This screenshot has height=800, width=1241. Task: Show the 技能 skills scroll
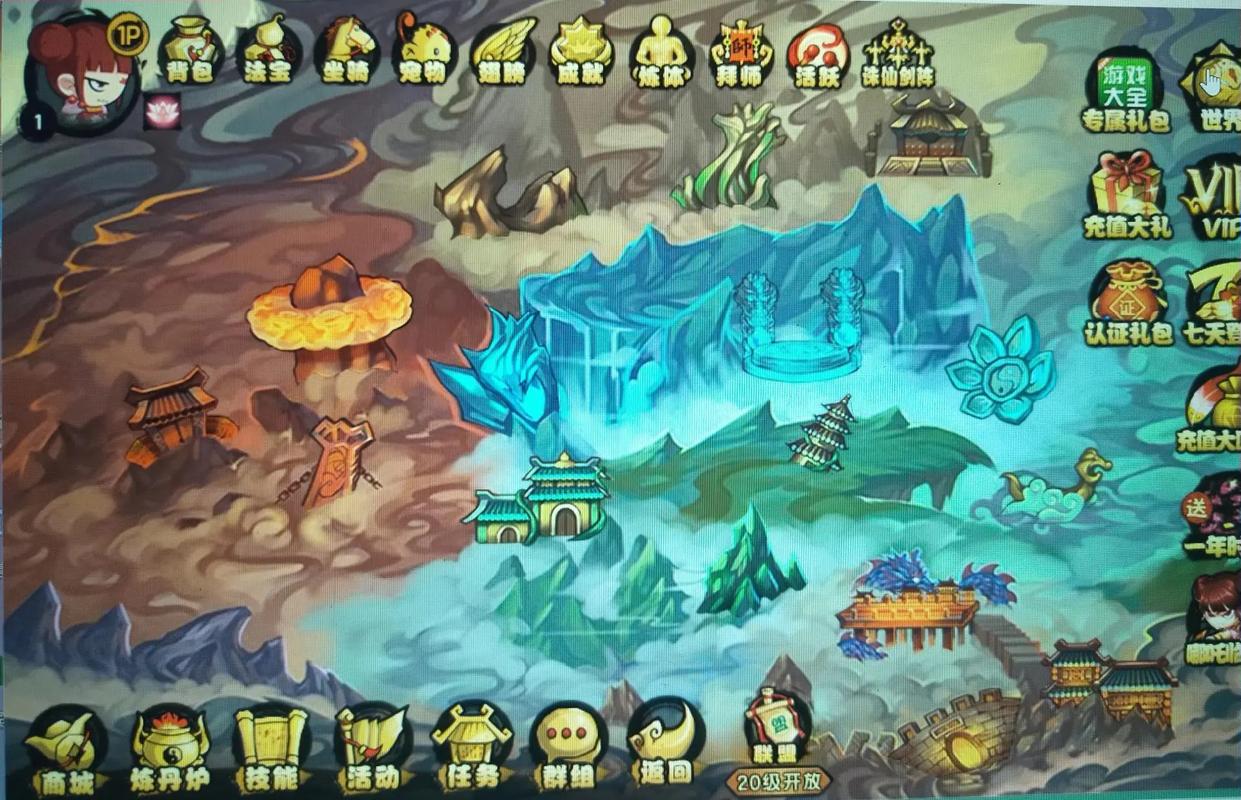point(270,750)
